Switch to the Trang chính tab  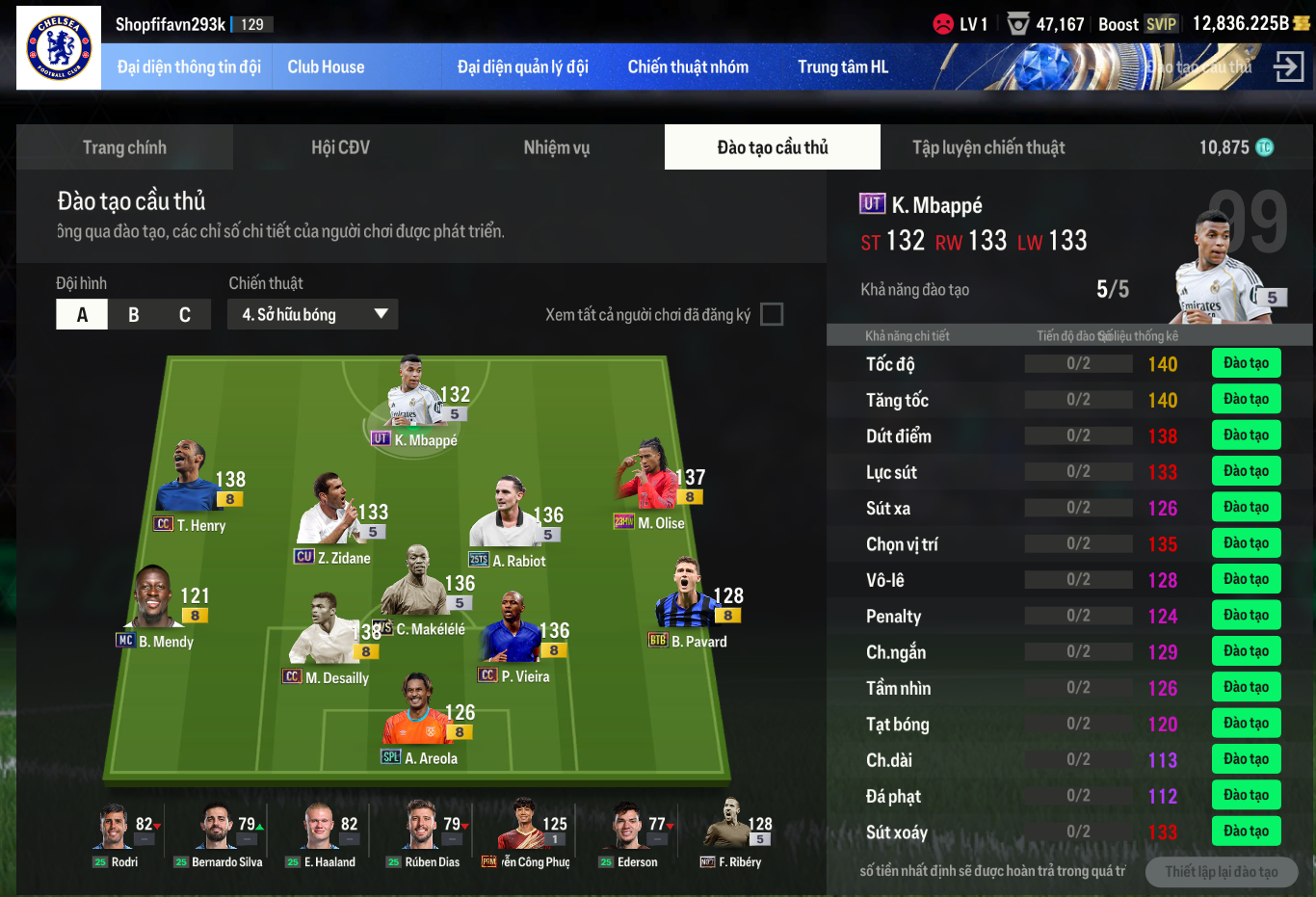pyautogui.click(x=124, y=147)
